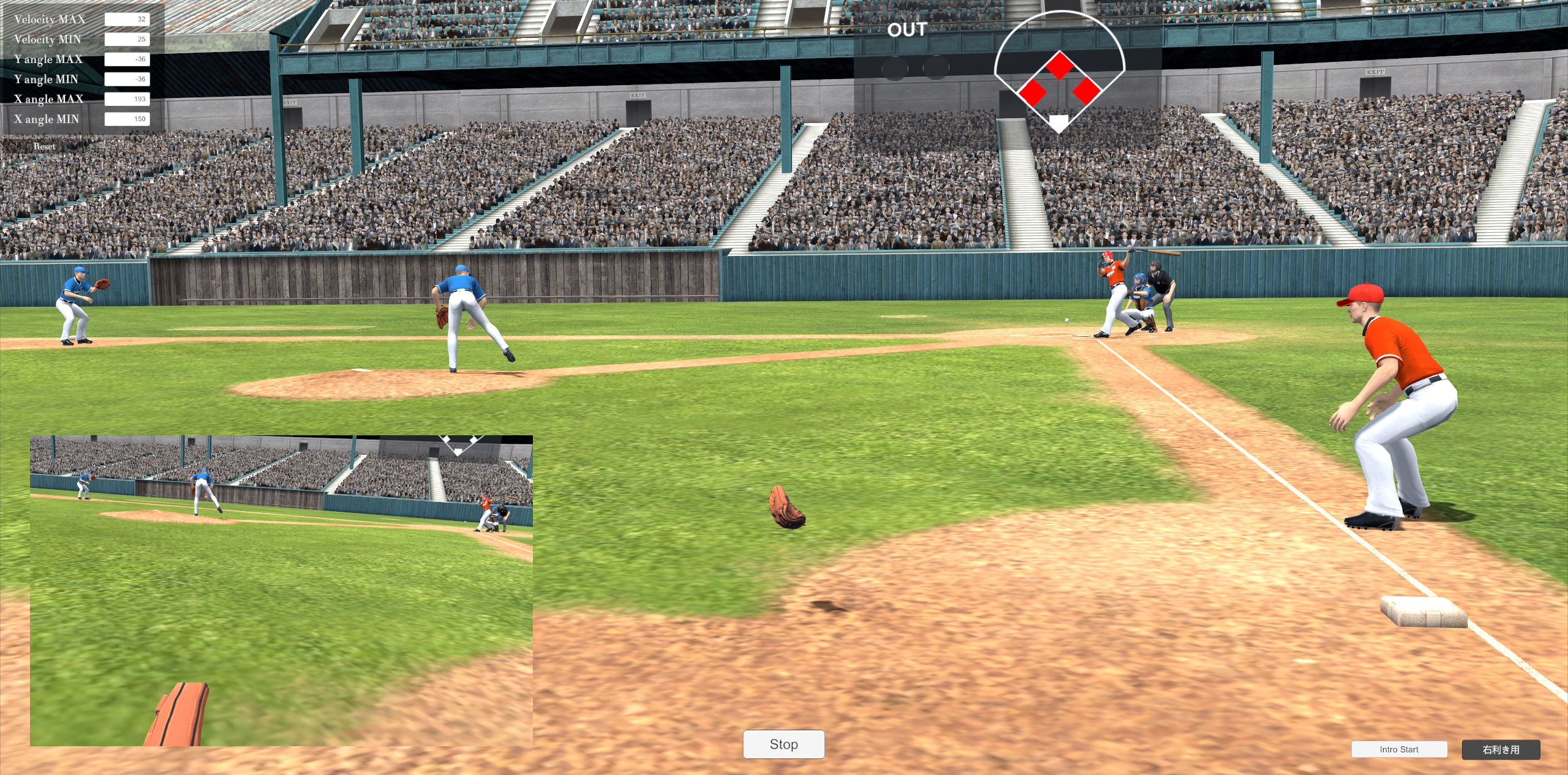Click into the X angle MAX field

(127, 99)
